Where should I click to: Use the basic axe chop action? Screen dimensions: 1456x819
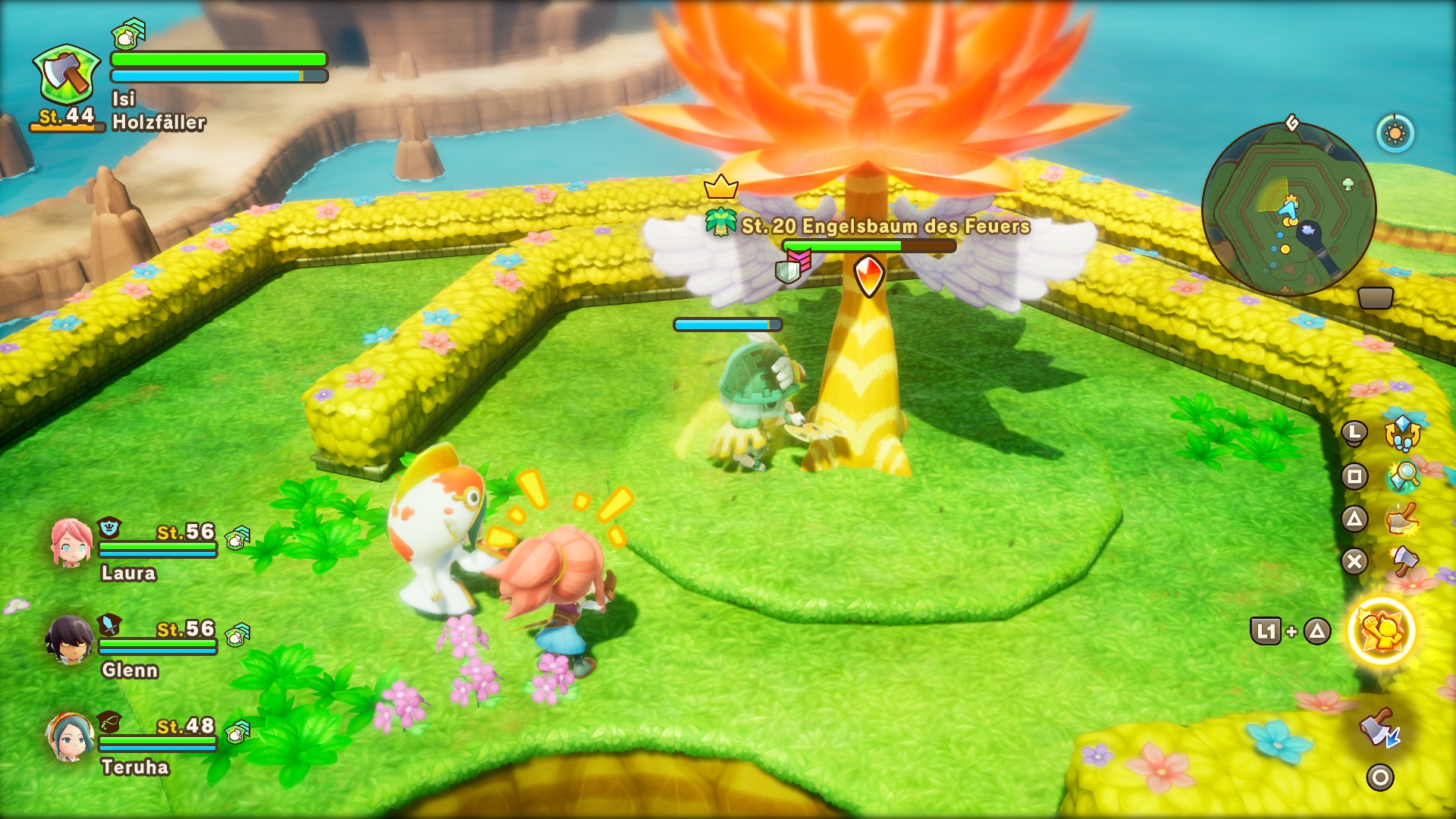pyautogui.click(x=1405, y=561)
